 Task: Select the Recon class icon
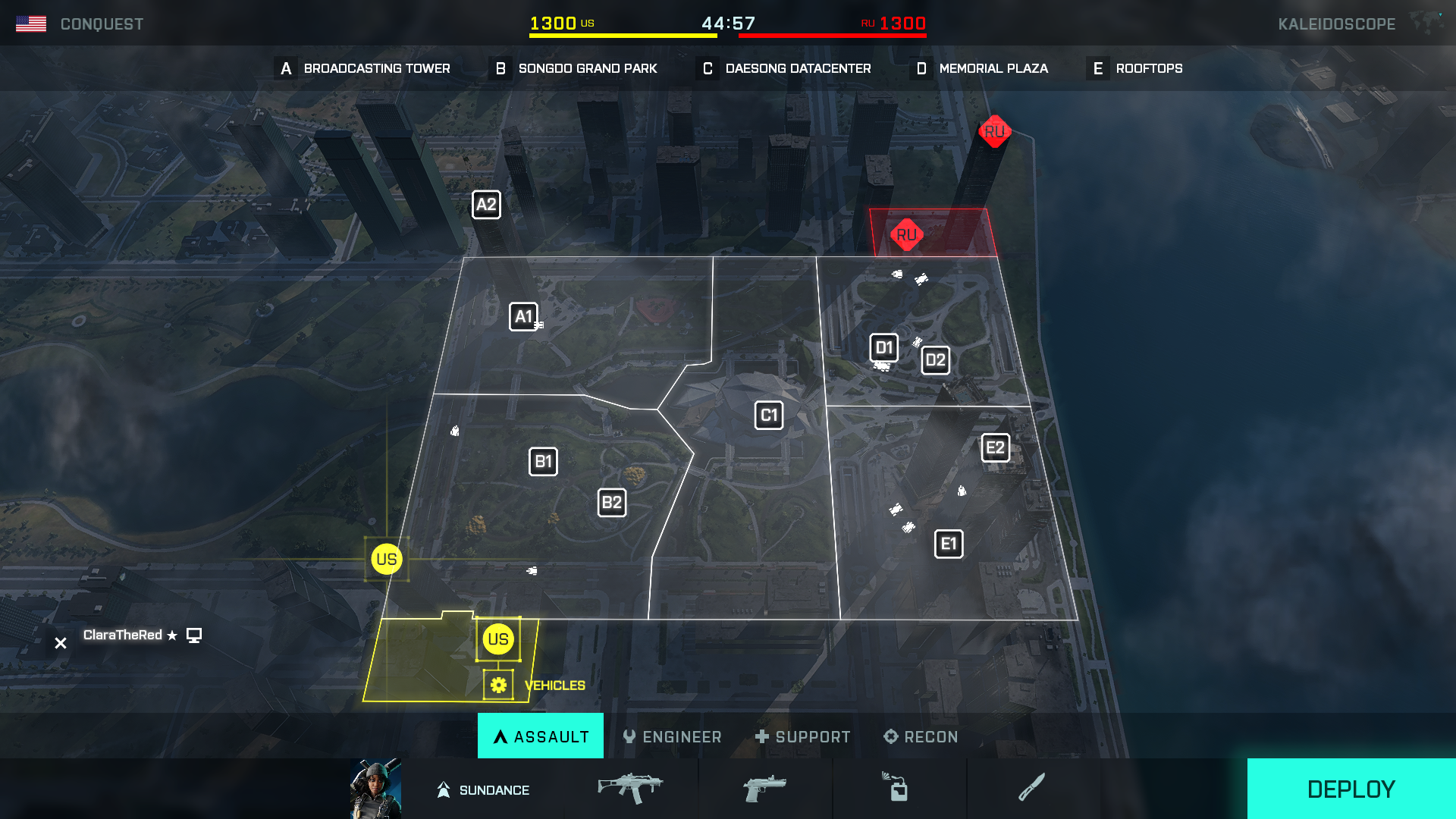920,736
